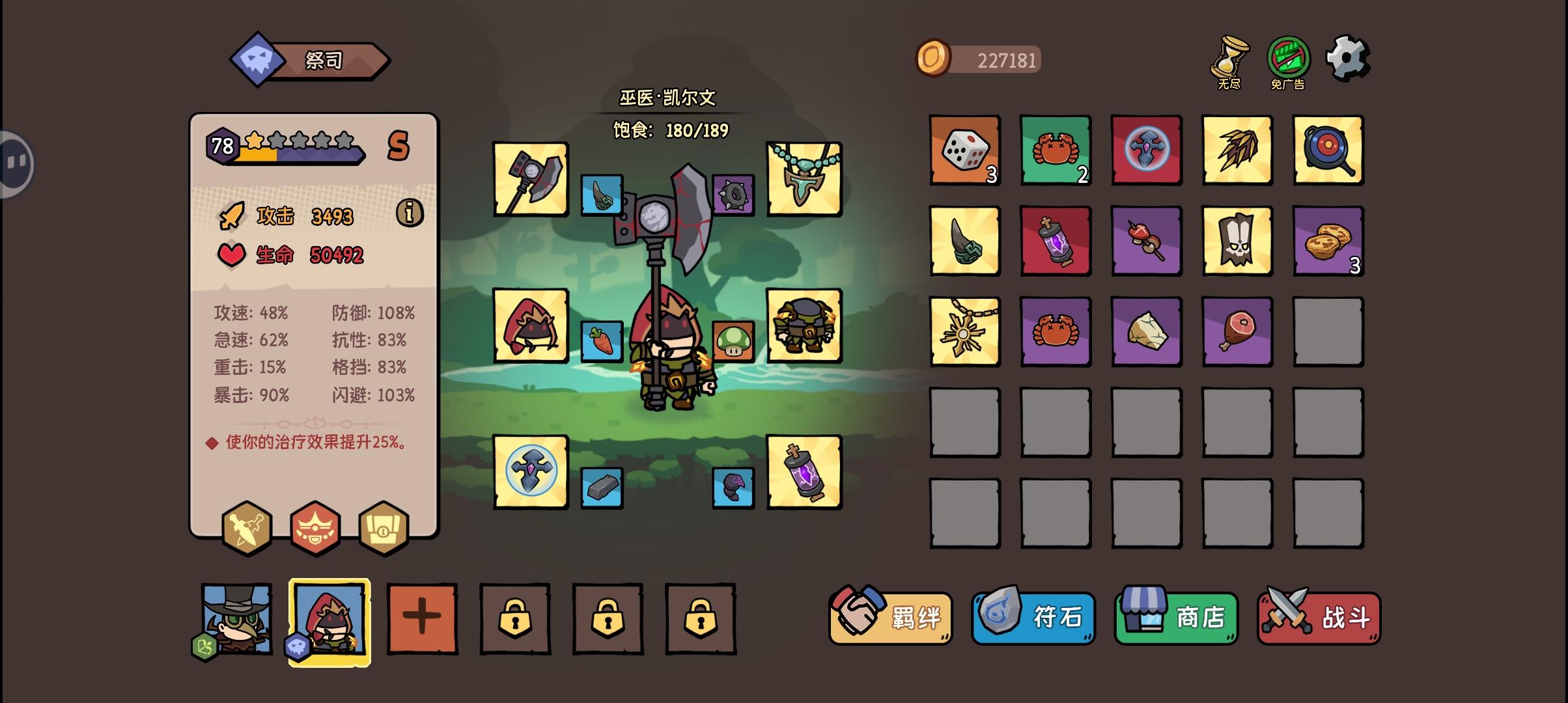Select the dice item in the inventory
Screen dimensions: 1568x703
pyautogui.click(x=964, y=151)
